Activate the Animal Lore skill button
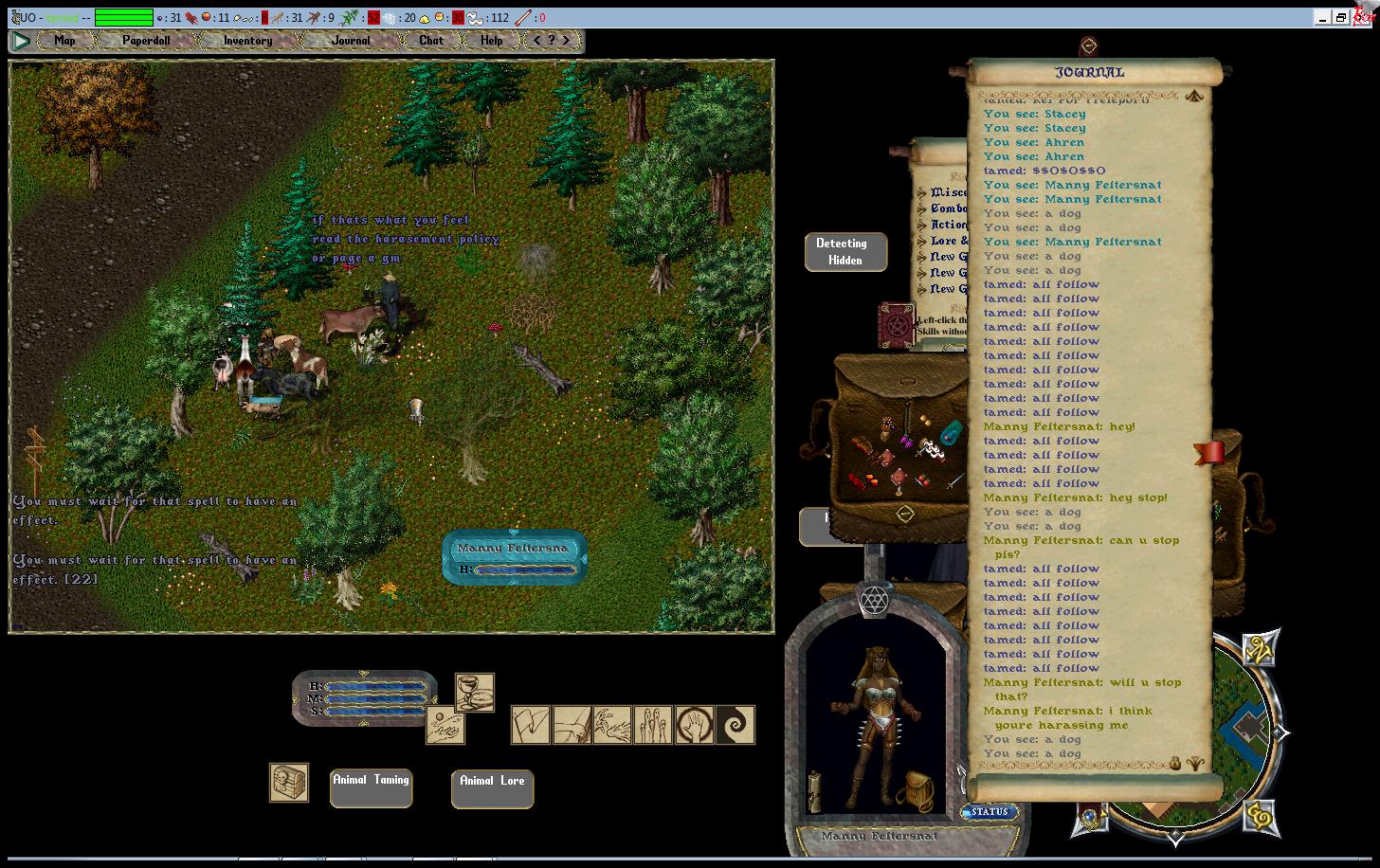This screenshot has width=1380, height=868. pyautogui.click(x=492, y=788)
